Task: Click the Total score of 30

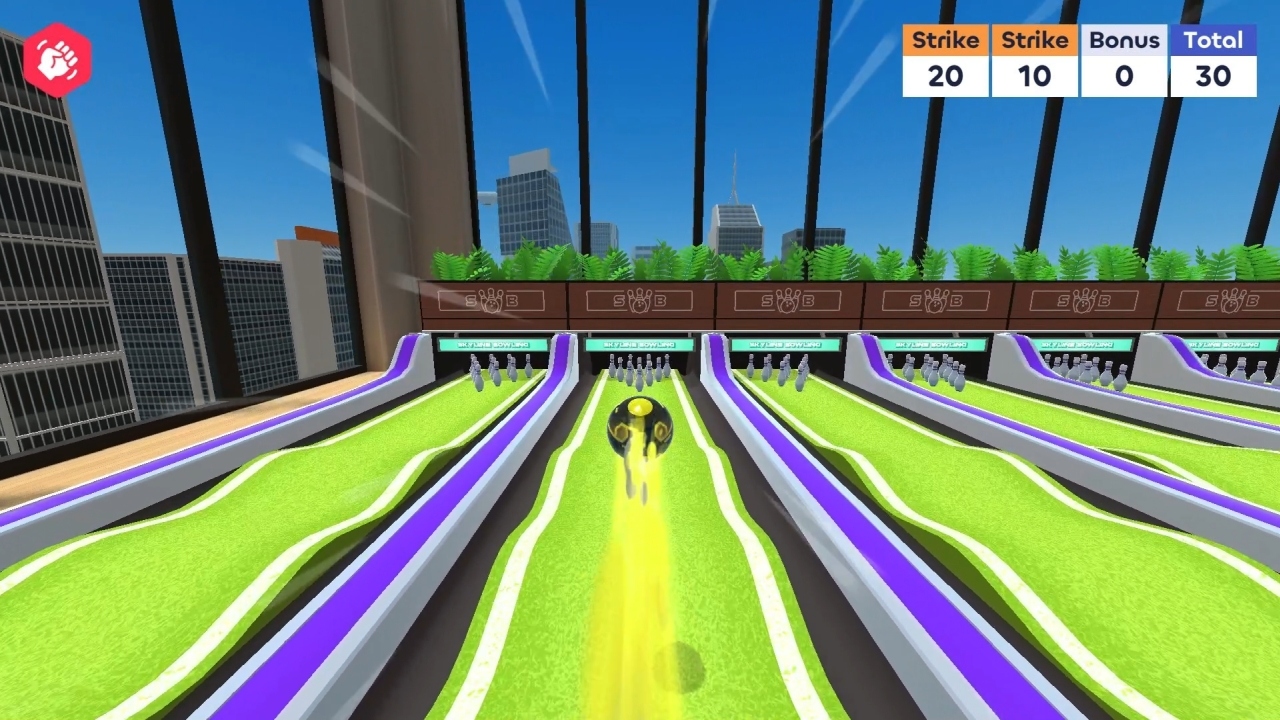Action: point(1213,76)
